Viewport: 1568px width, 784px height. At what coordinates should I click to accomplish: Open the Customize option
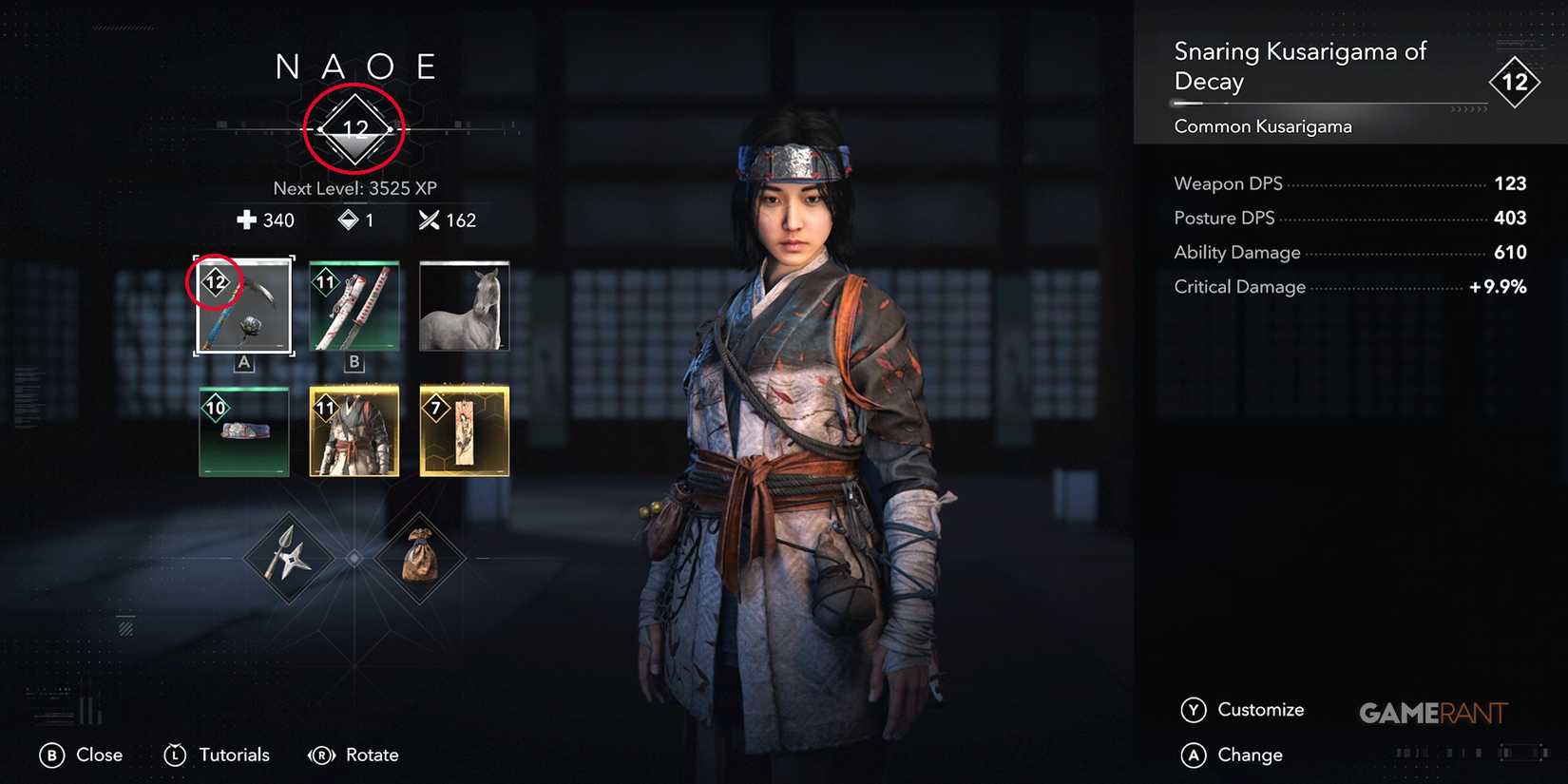(1261, 710)
